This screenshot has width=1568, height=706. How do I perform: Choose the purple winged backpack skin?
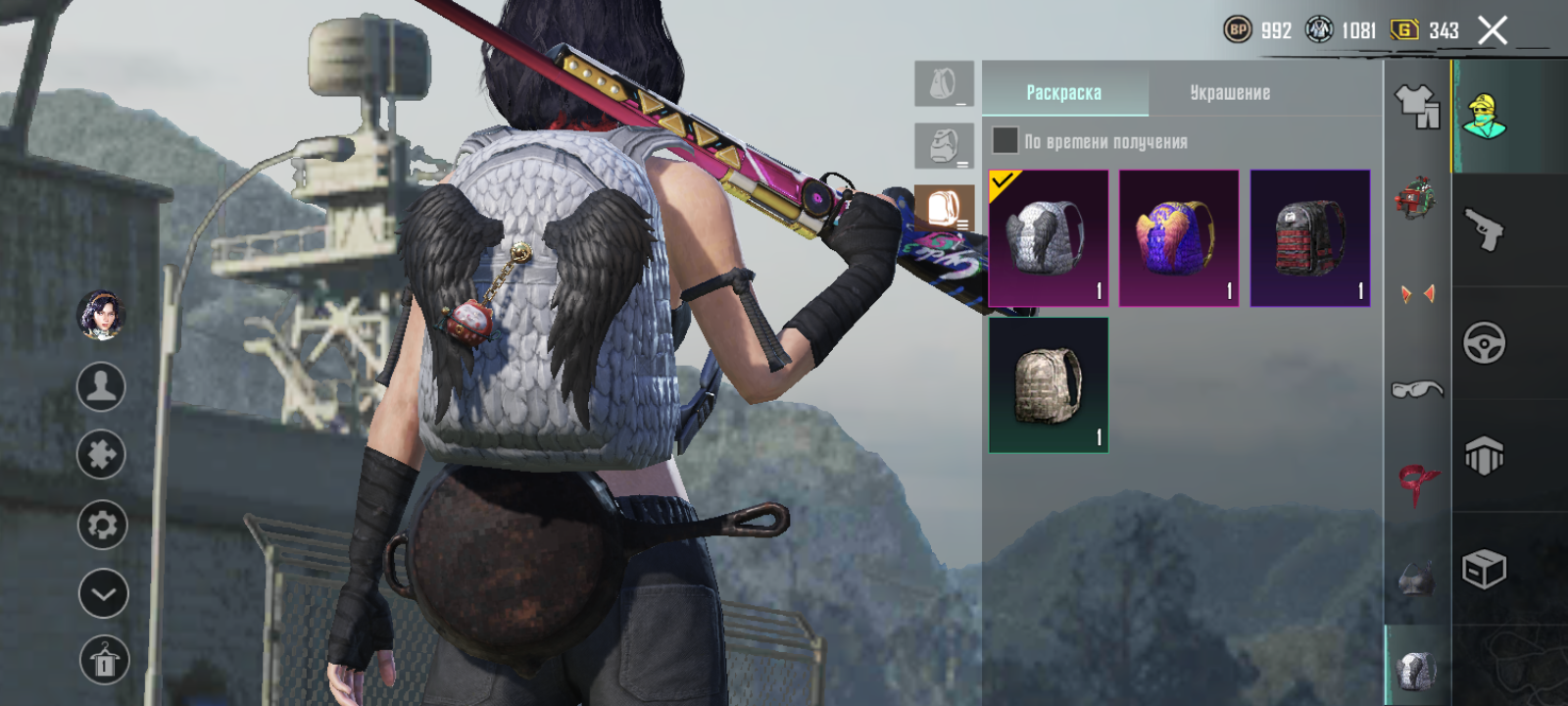coord(1179,238)
